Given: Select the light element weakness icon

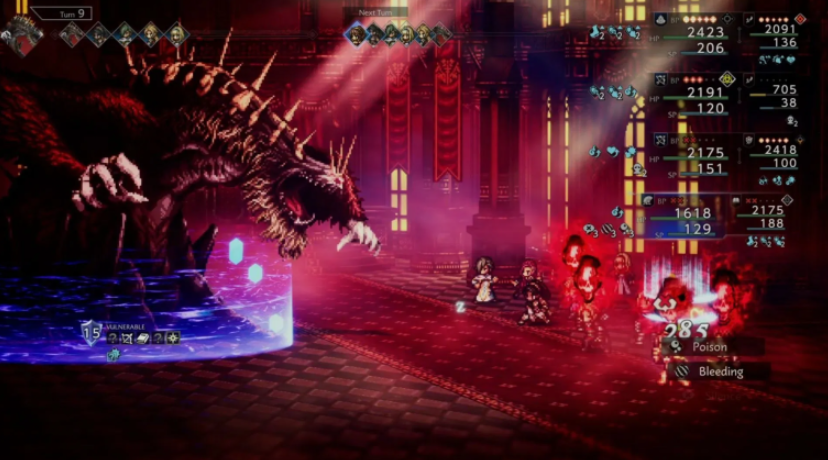Looking at the screenshot, I should click(173, 339).
